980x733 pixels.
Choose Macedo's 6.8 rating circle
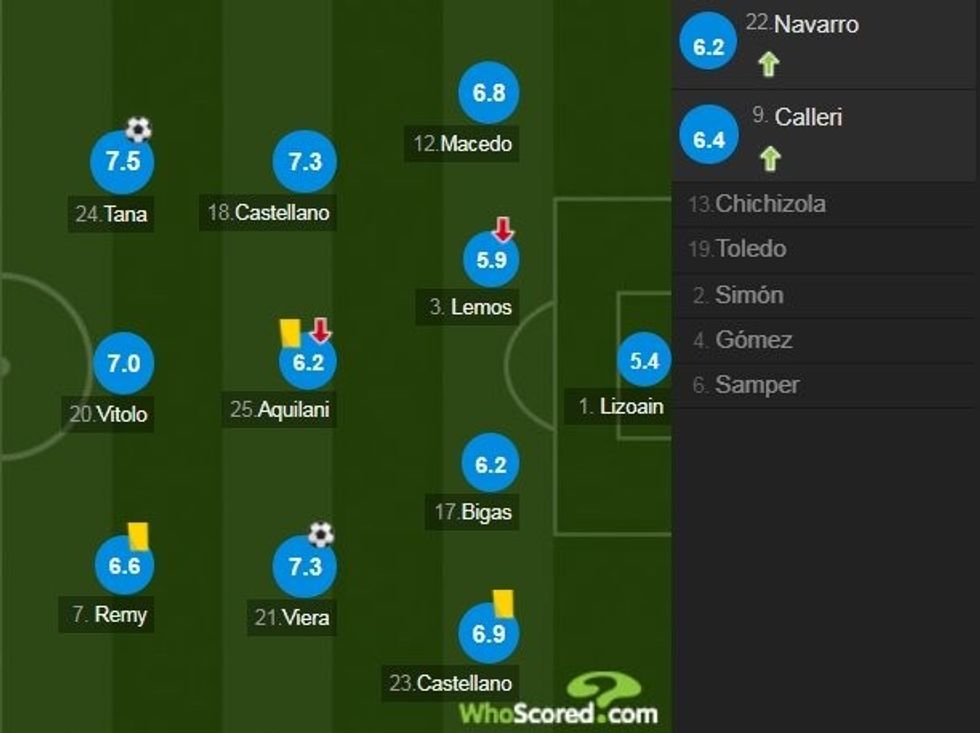click(x=489, y=93)
